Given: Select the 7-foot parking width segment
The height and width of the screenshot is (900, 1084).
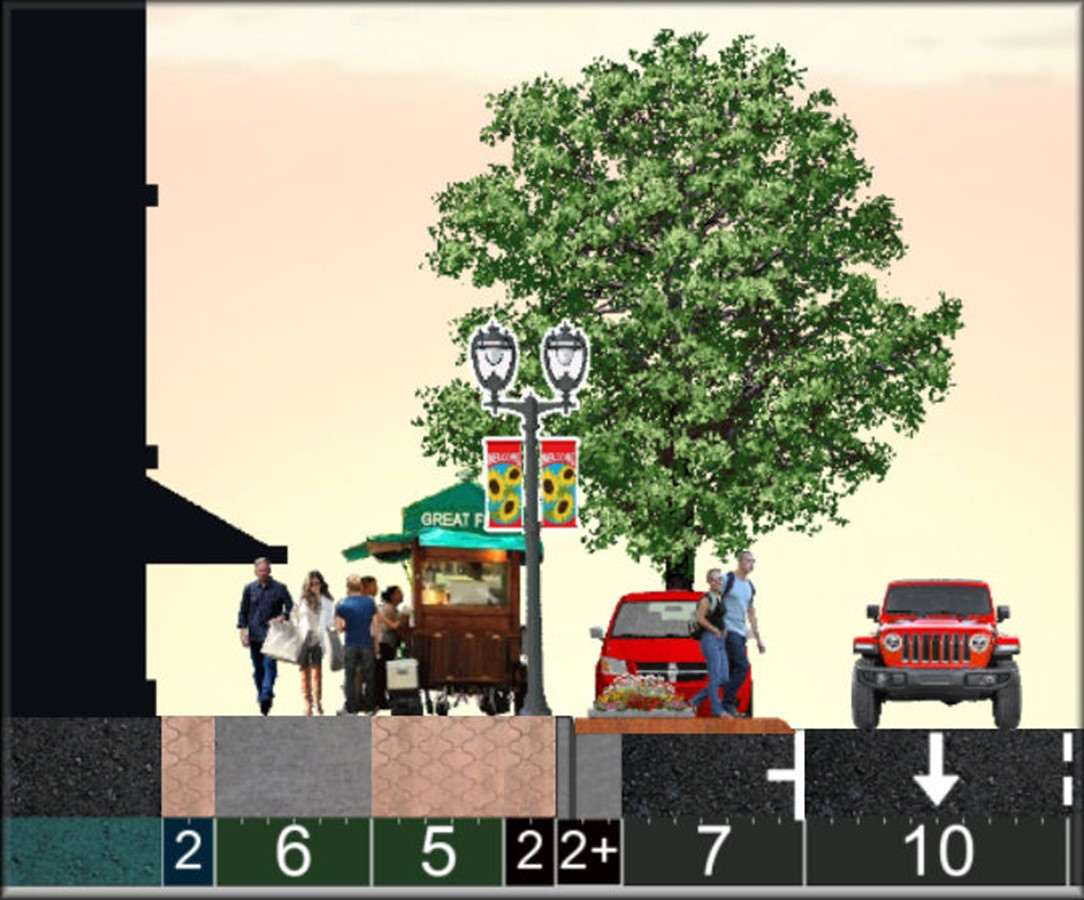Looking at the screenshot, I should (712, 851).
